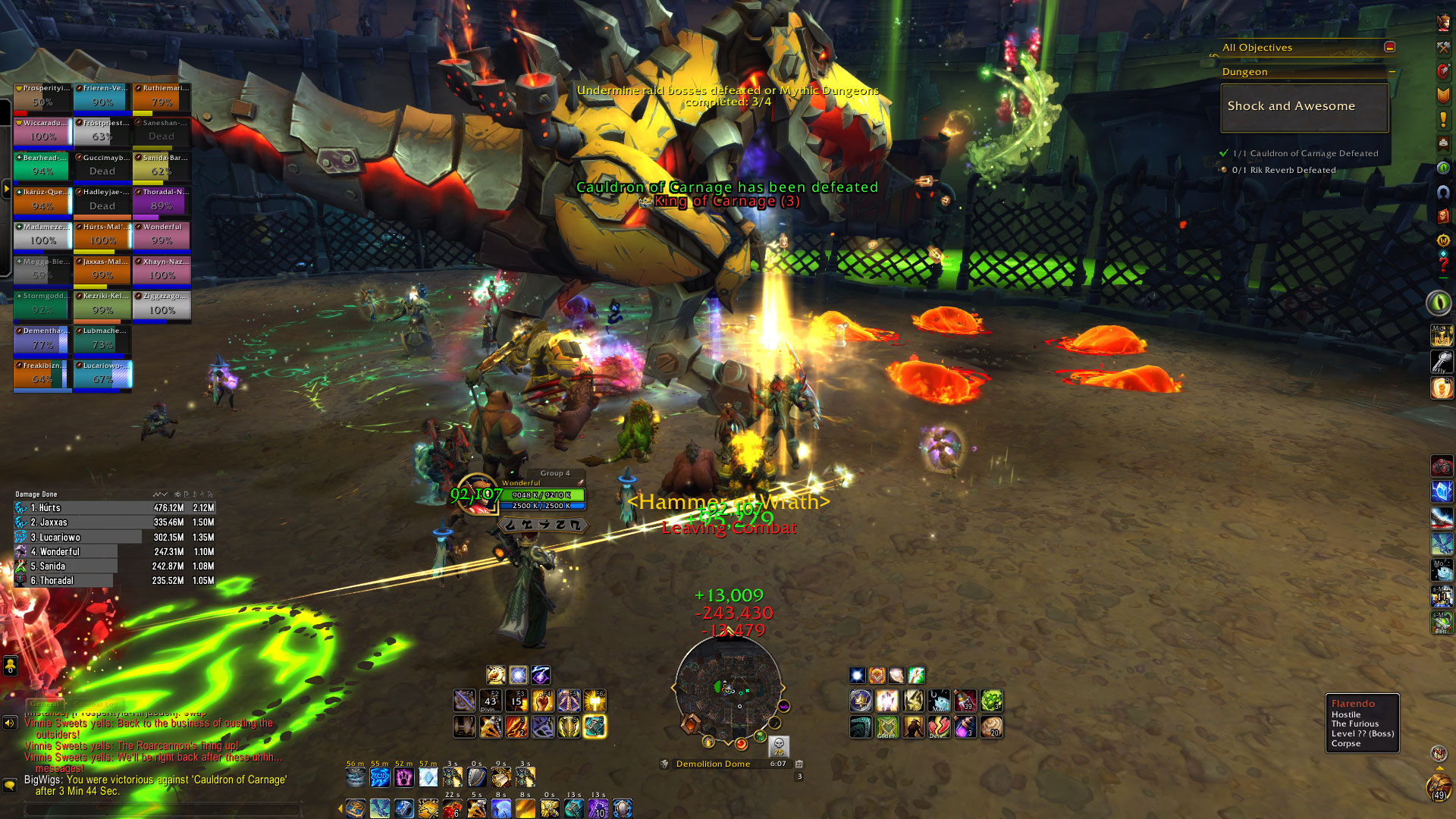Click Hürts row in Damage Done meter
1456x819 pixels.
point(115,508)
